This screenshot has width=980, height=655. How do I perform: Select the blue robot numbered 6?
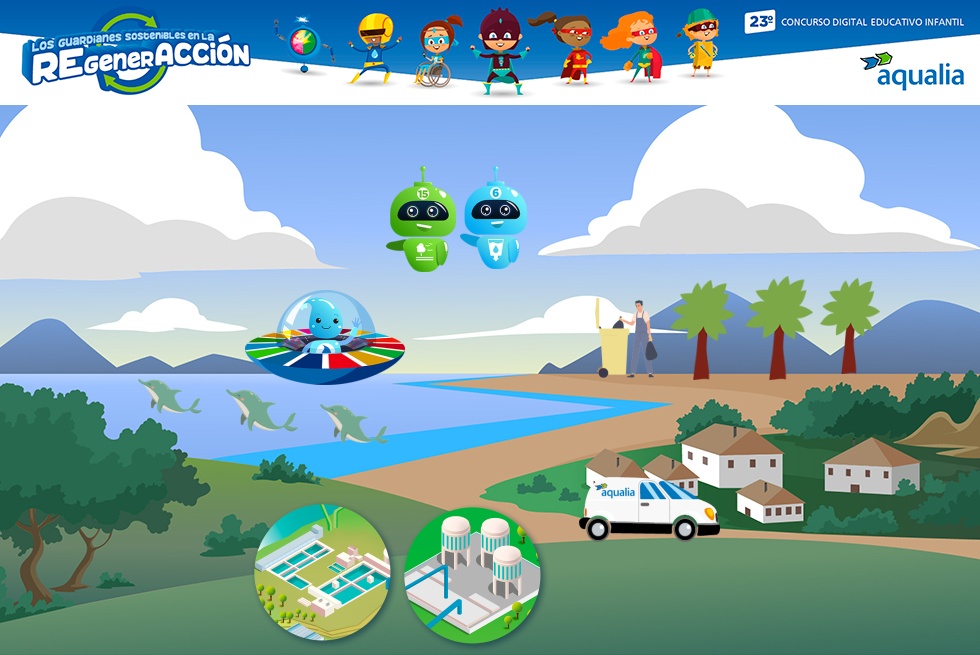(494, 220)
